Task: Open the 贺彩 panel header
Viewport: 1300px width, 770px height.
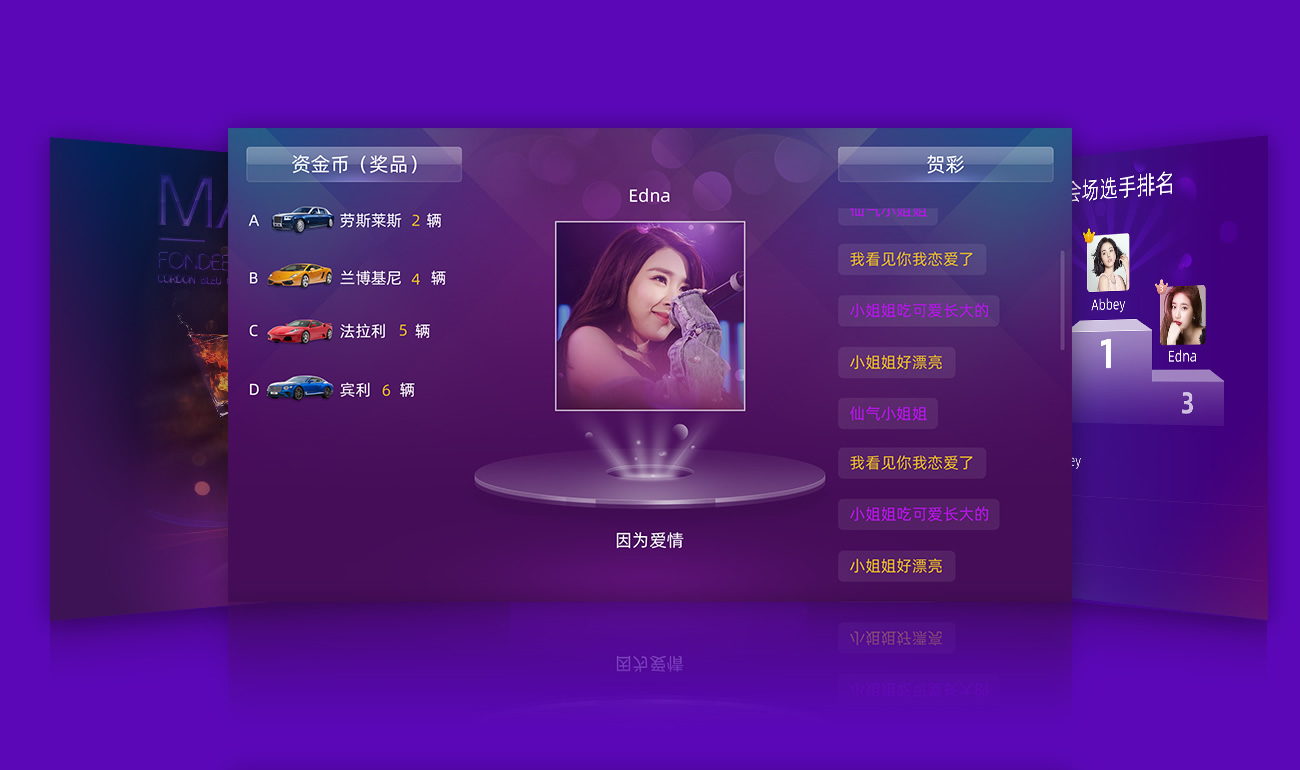Action: coord(945,165)
